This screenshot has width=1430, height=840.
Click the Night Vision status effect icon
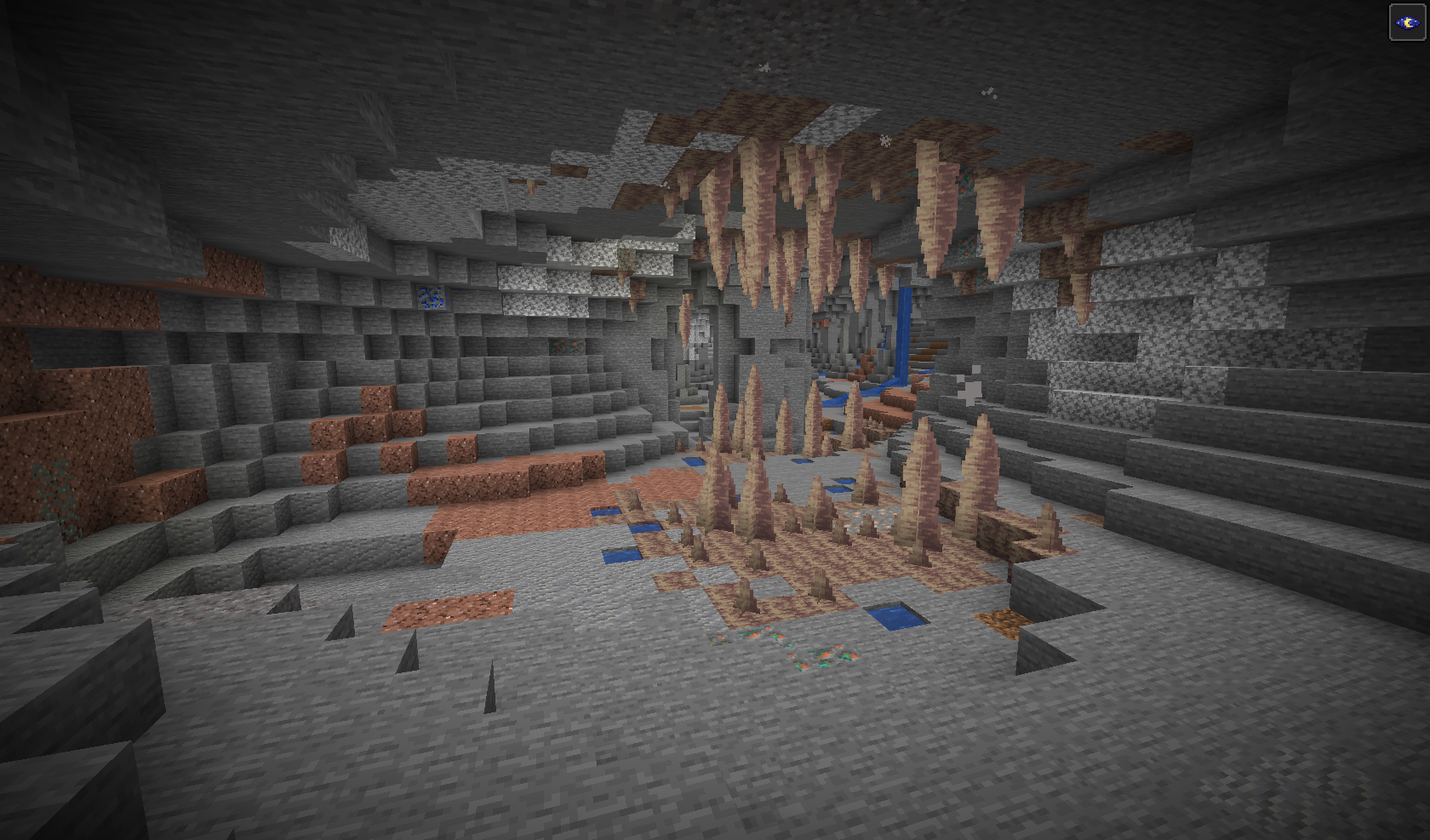pos(1406,22)
